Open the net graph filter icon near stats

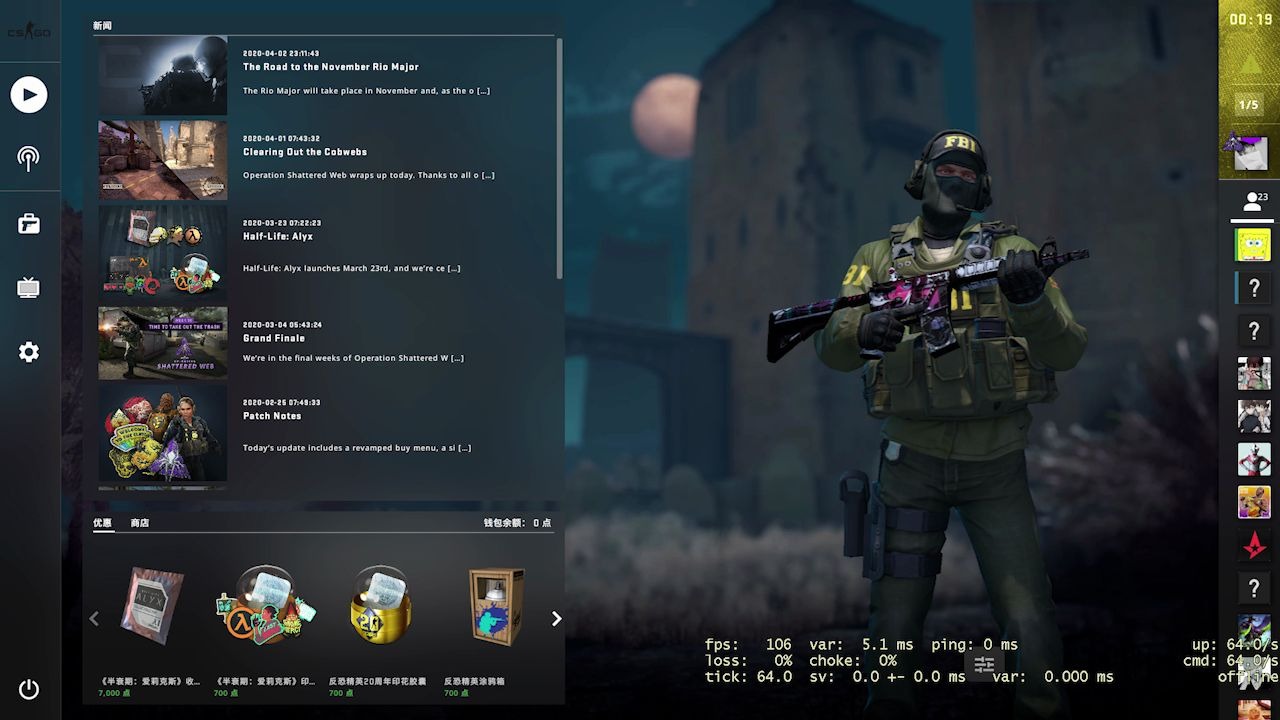click(984, 663)
